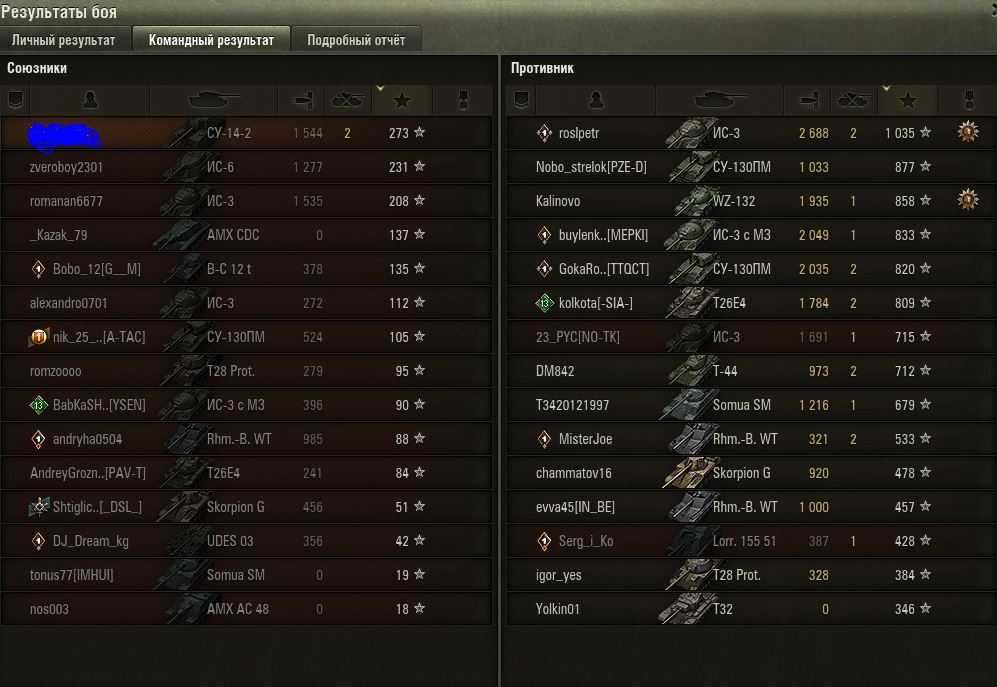Pick ally romzoooo with T28 Prot.
997x687 pixels.
point(56,371)
